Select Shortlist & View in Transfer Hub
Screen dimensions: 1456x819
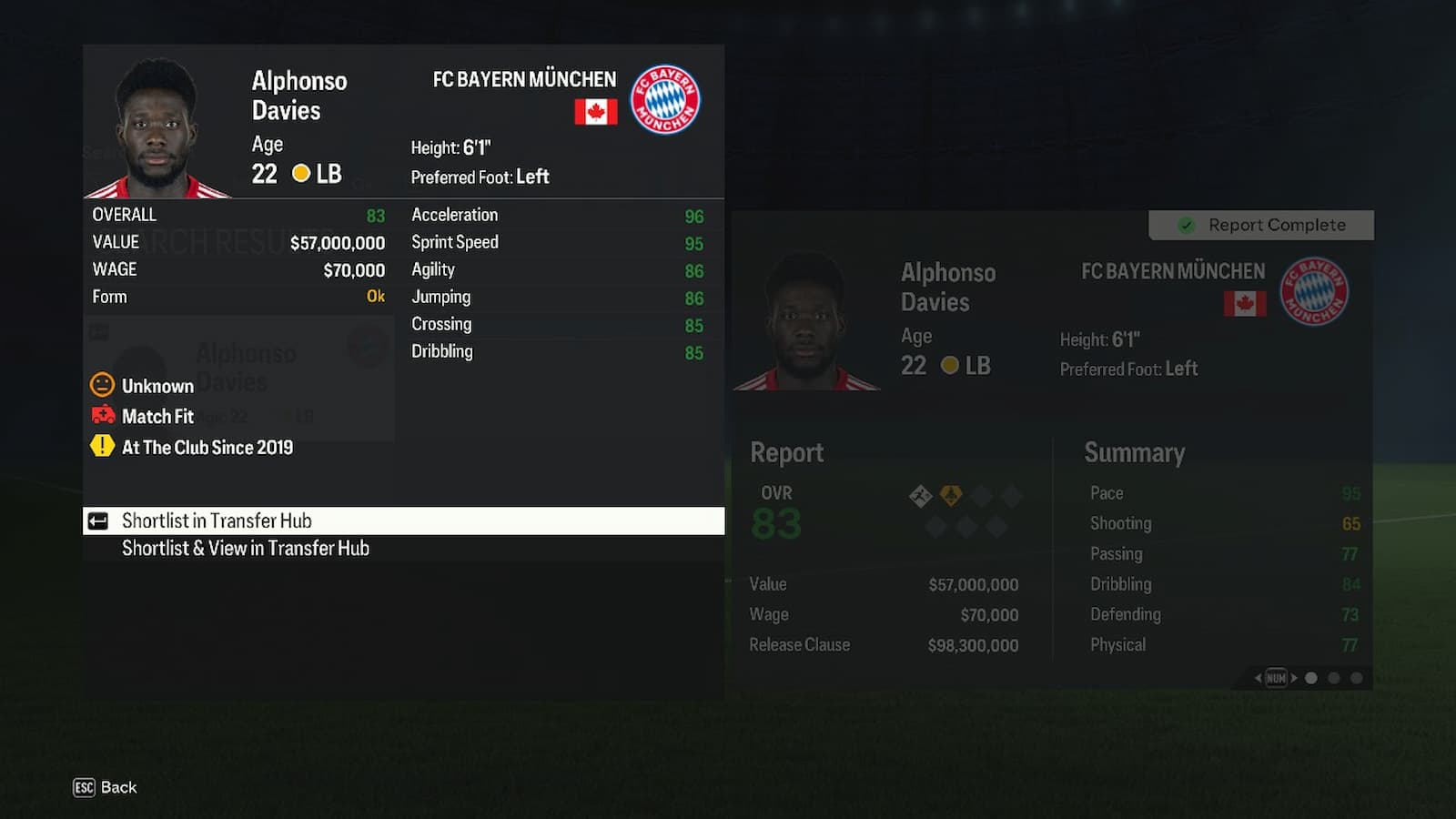246,548
